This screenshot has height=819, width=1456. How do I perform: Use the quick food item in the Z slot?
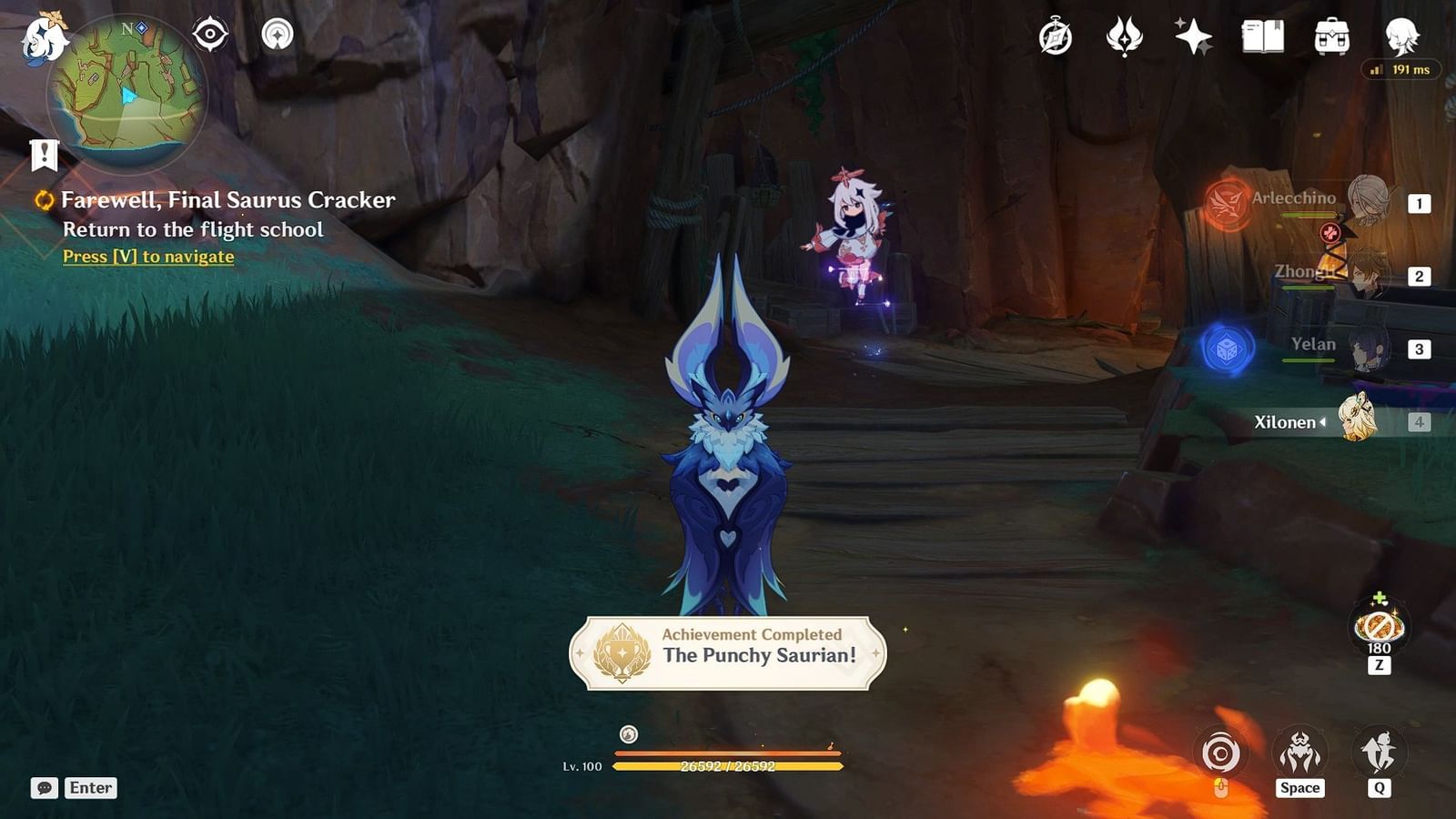pyautogui.click(x=1379, y=628)
